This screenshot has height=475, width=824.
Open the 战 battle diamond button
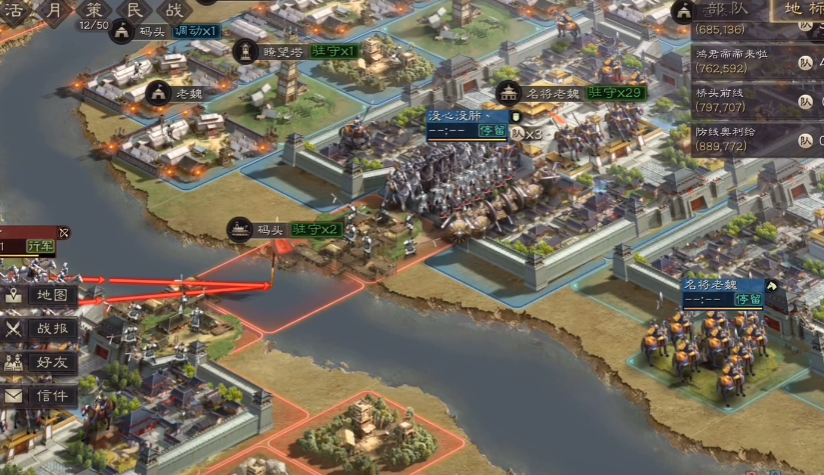[x=174, y=10]
